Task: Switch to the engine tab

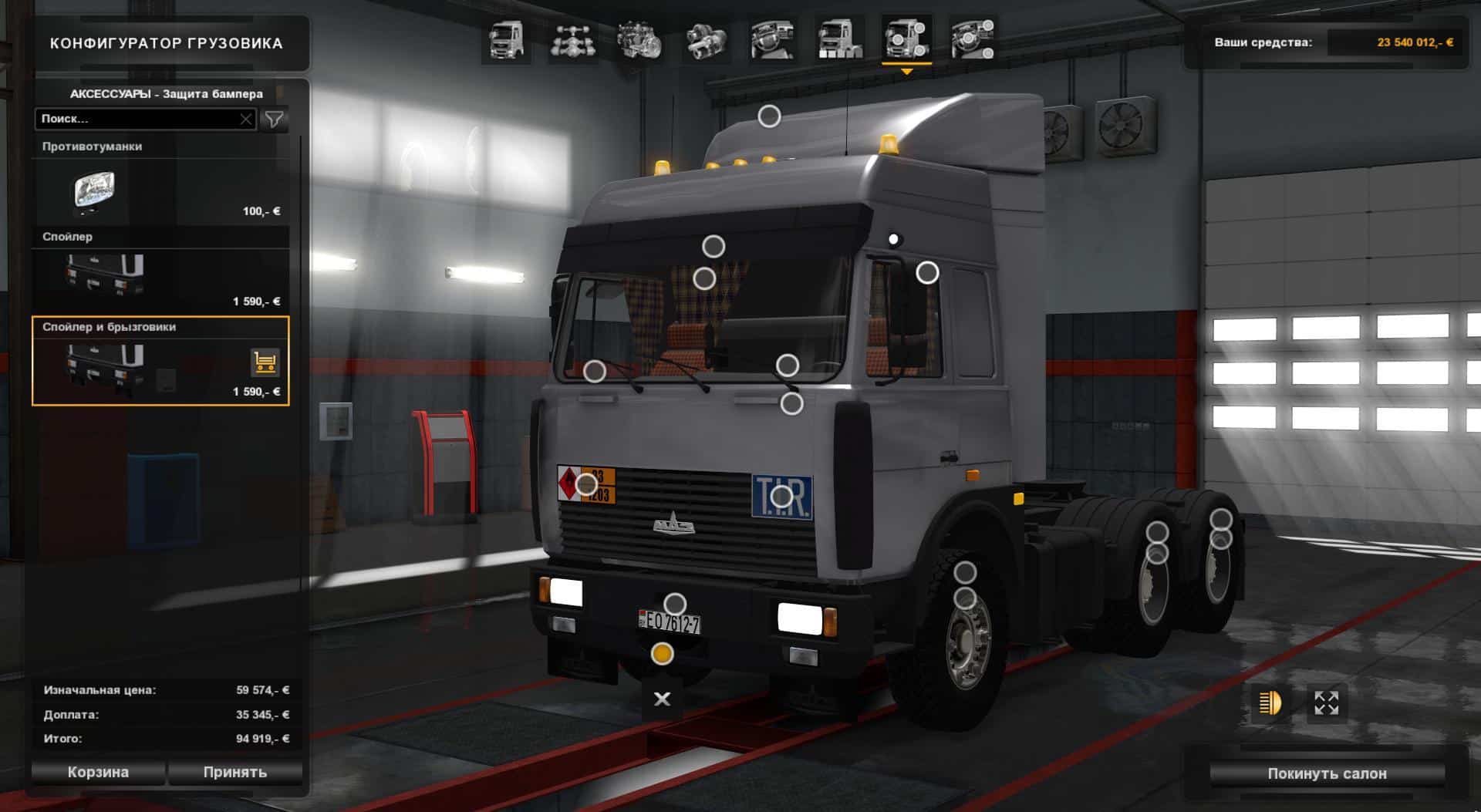Action: click(639, 39)
